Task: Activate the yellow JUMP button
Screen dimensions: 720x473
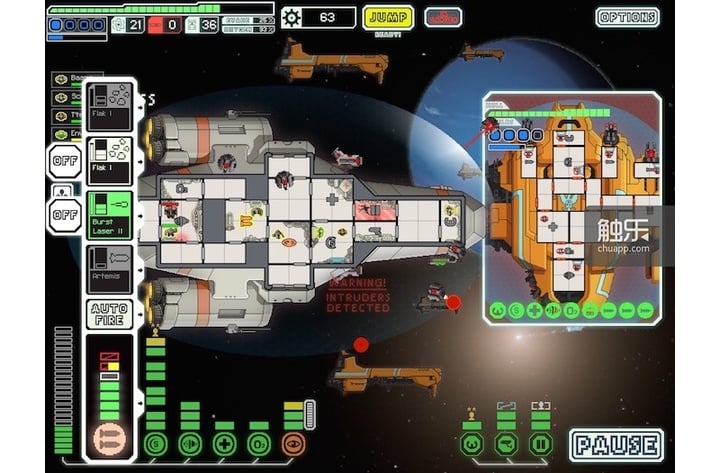Action: (x=389, y=17)
